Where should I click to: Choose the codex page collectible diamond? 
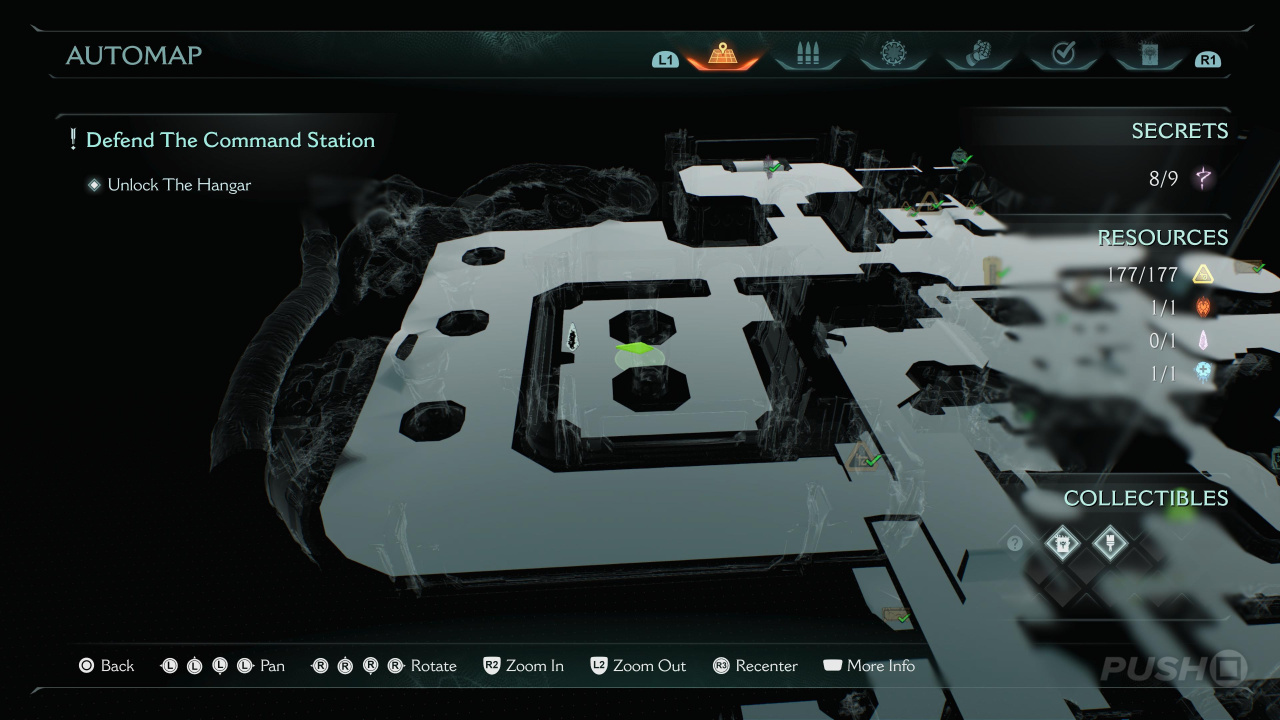coord(1063,544)
